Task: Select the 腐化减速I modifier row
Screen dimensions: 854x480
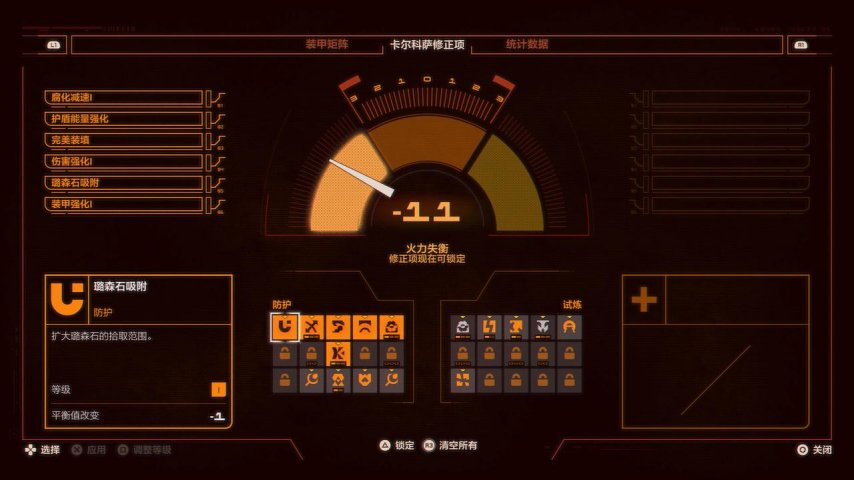Action: pos(125,97)
